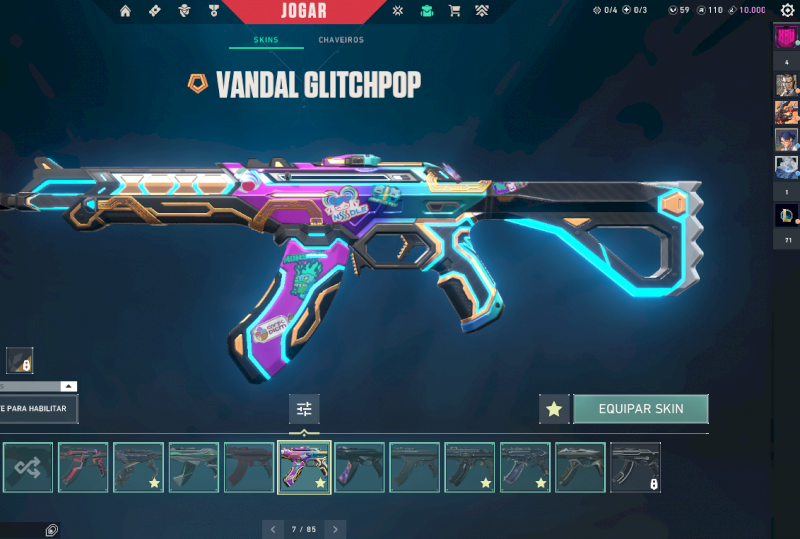Screen dimensions: 800x539
Task: Open the skin filter sliders button
Action: 304,409
